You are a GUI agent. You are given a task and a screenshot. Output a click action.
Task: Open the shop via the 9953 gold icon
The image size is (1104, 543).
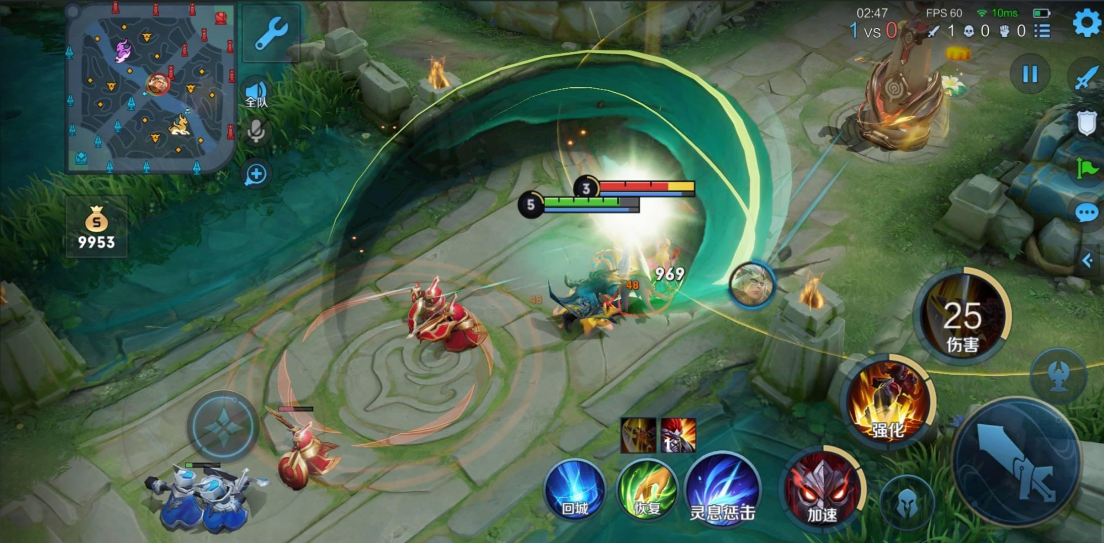(96, 227)
